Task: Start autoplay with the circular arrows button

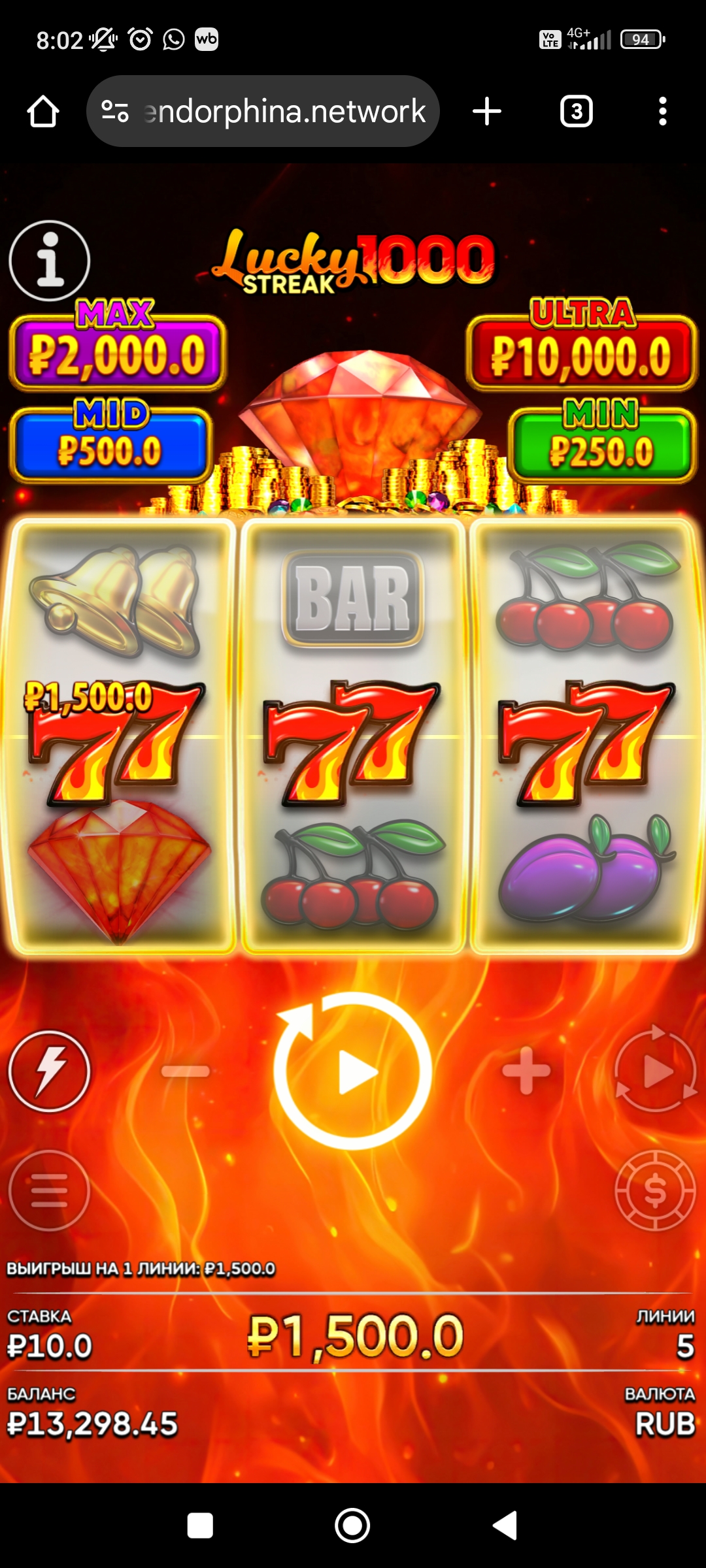Action: [656, 1071]
